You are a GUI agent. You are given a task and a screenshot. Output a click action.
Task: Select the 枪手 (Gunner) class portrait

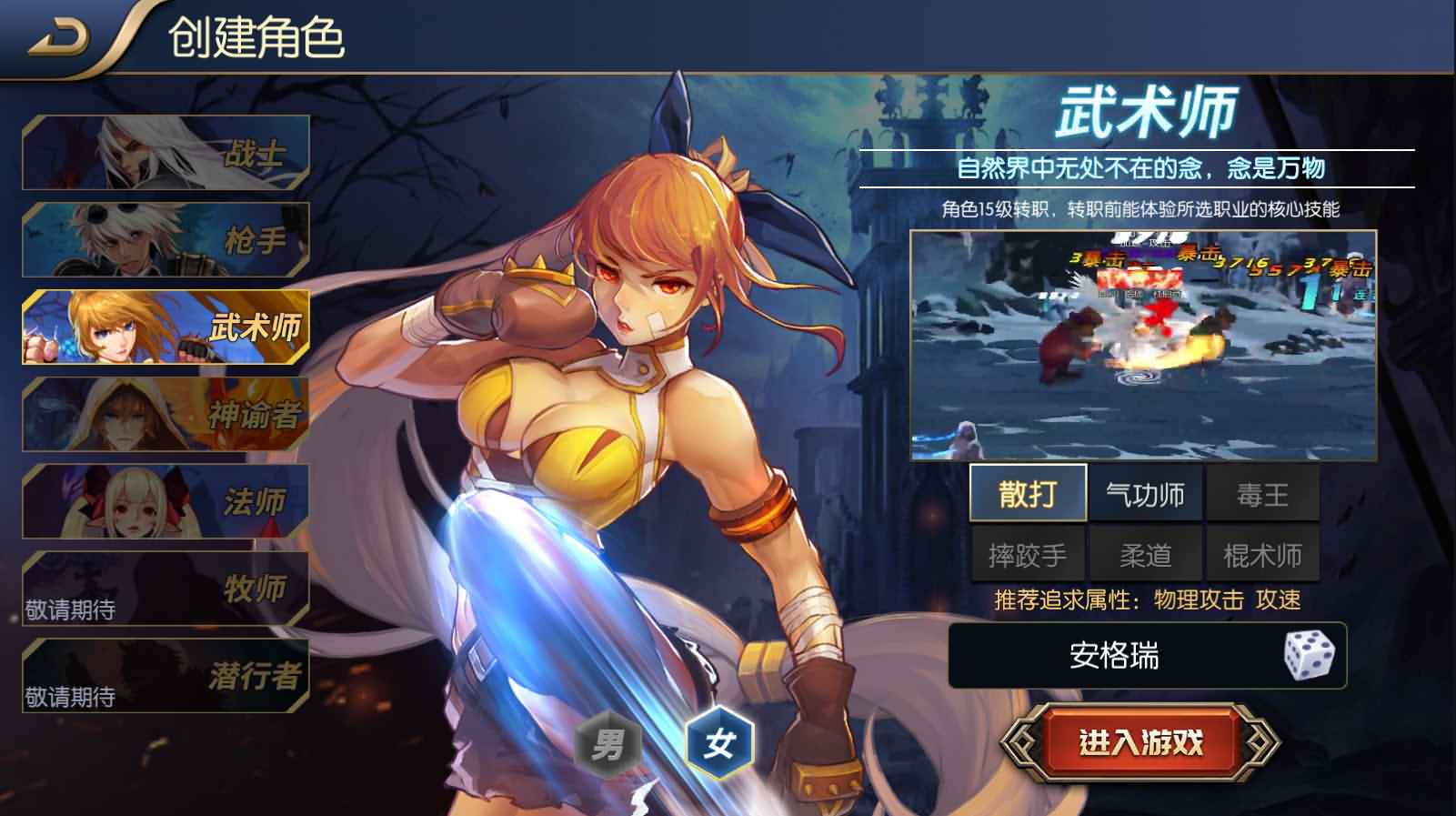166,237
